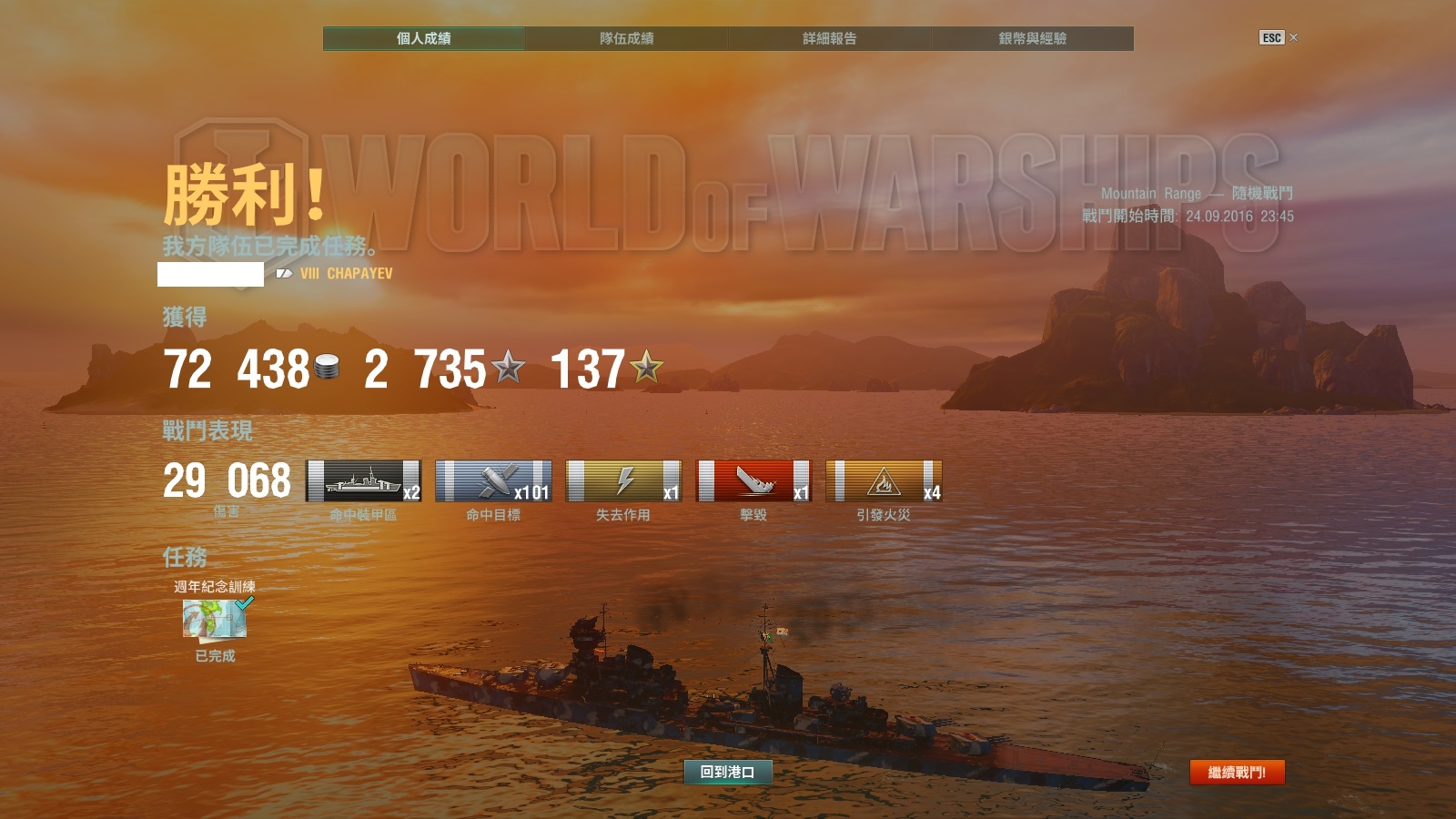This screenshot has width=1456, height=819.
Task: Show the 詳細報告 detailed report tab
Action: 829,38
